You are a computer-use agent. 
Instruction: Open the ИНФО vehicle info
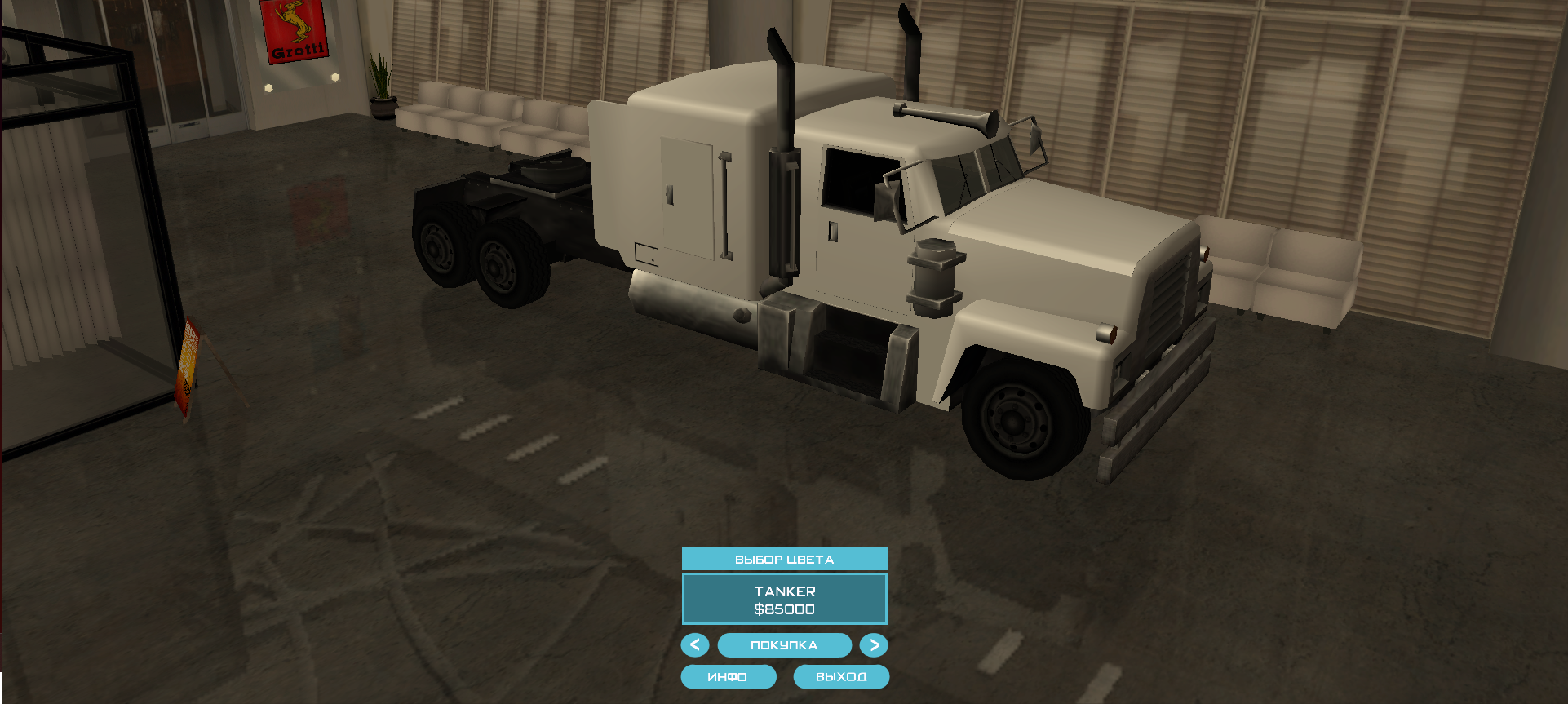(x=728, y=677)
